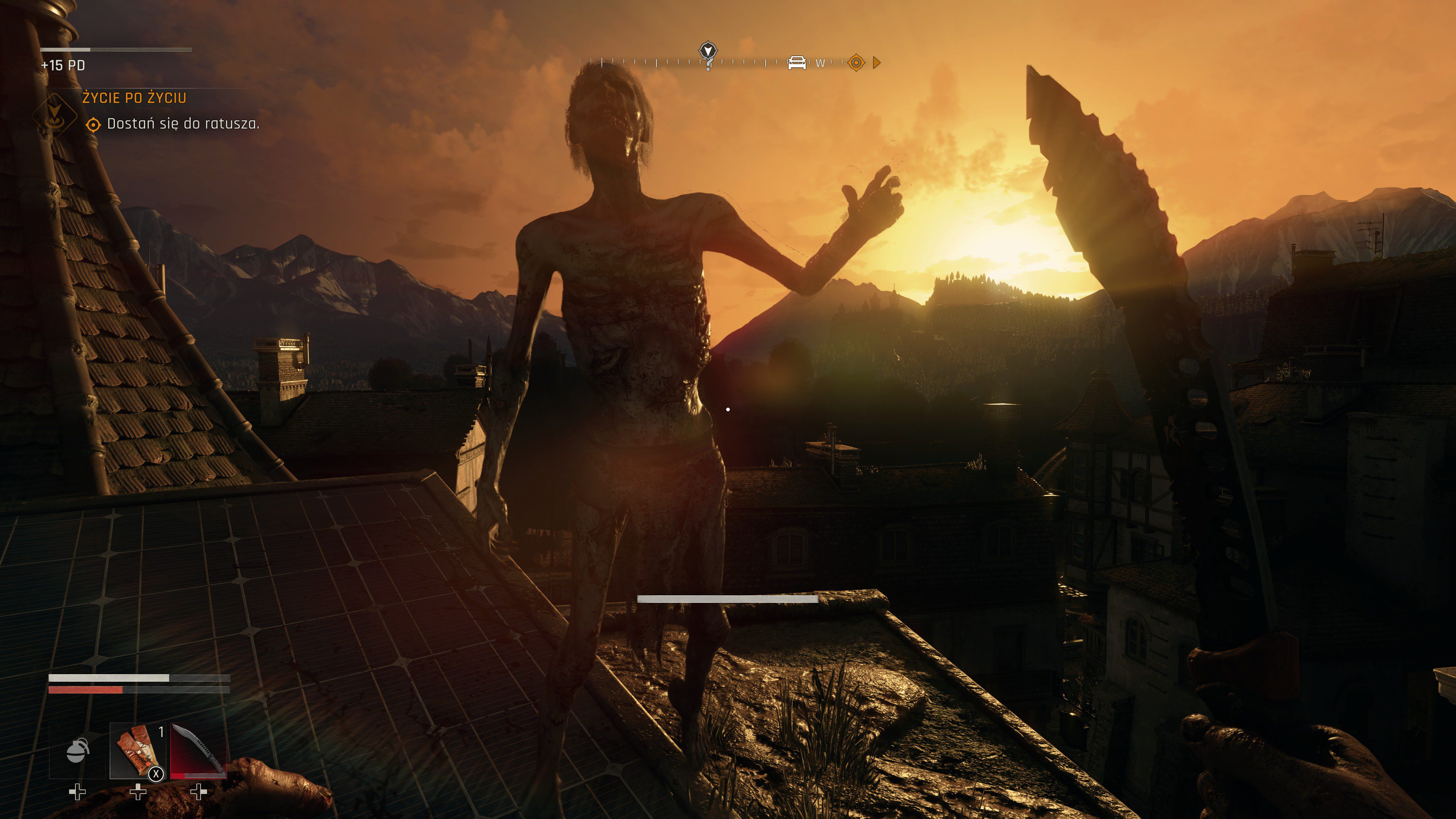Click the item count number 1 on the consumable
Screen dimensions: 1456x819
point(162,733)
